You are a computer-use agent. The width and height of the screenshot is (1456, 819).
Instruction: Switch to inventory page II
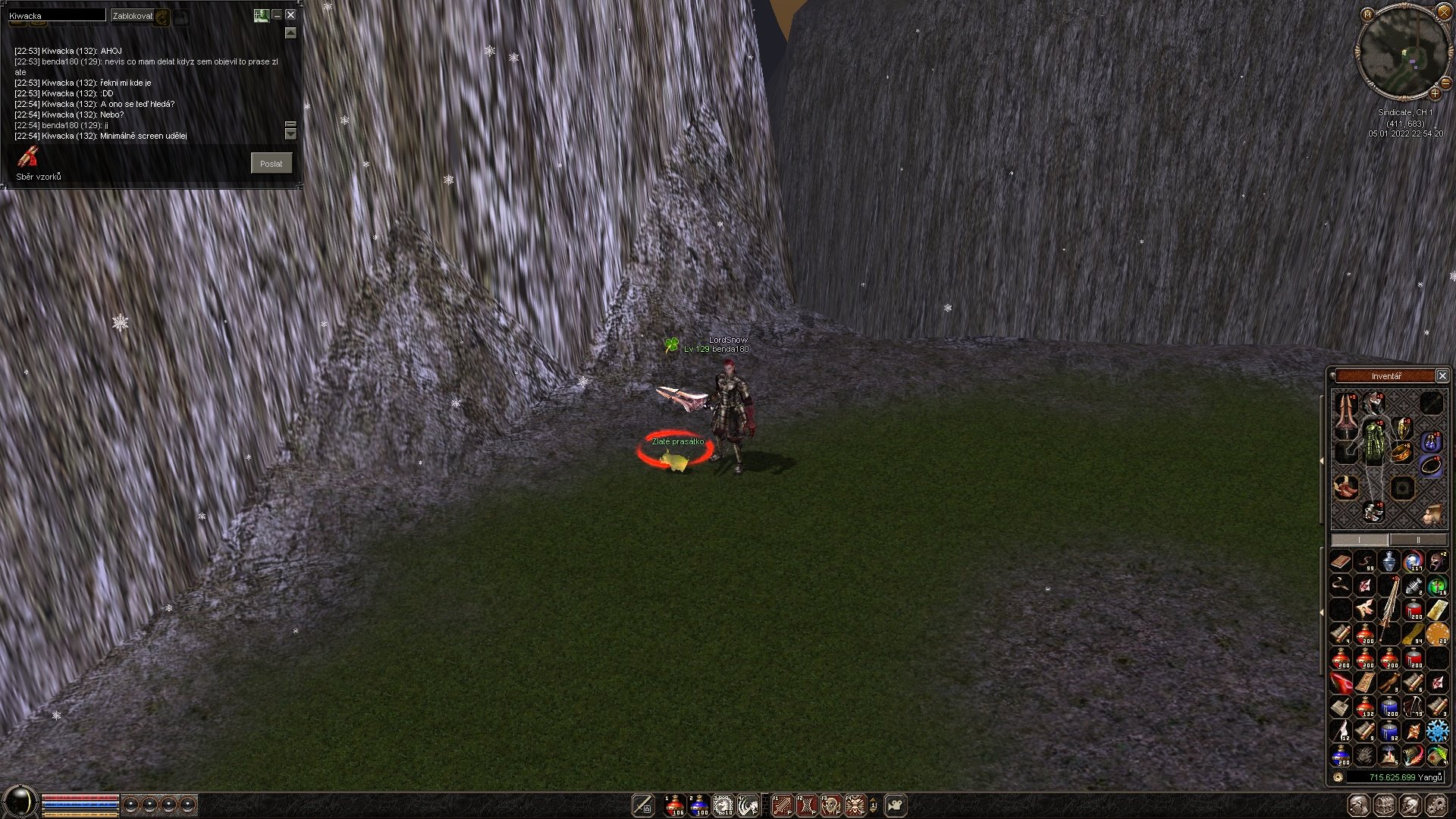coord(1418,540)
